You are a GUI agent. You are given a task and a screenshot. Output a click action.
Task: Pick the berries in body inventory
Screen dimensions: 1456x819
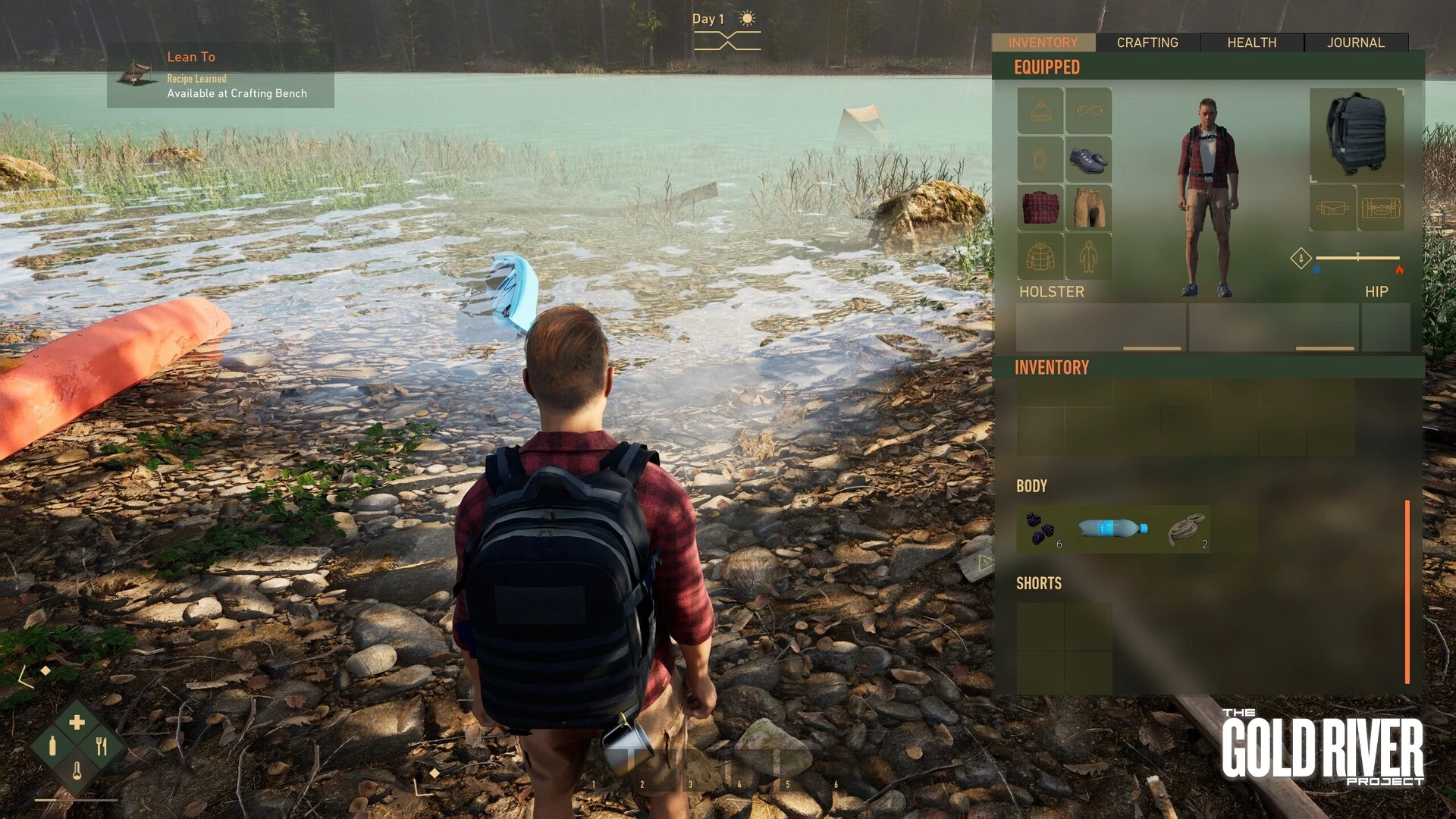1040,529
